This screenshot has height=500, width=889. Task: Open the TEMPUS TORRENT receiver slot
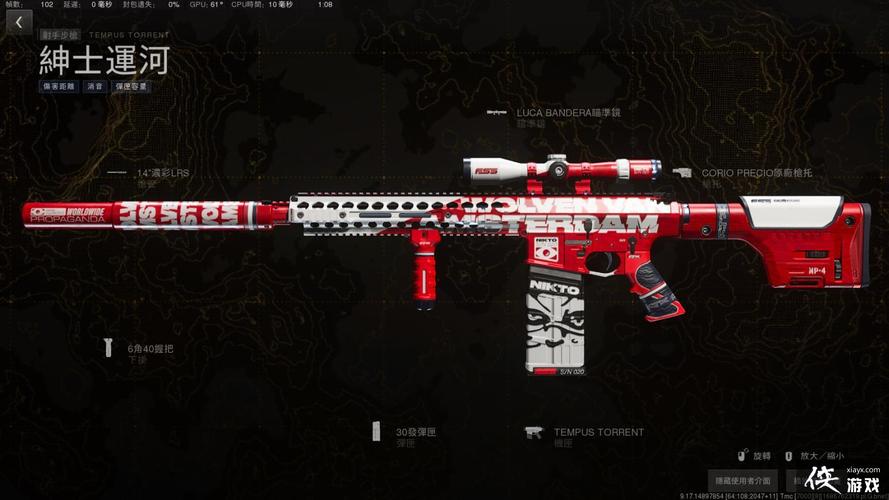point(598,432)
